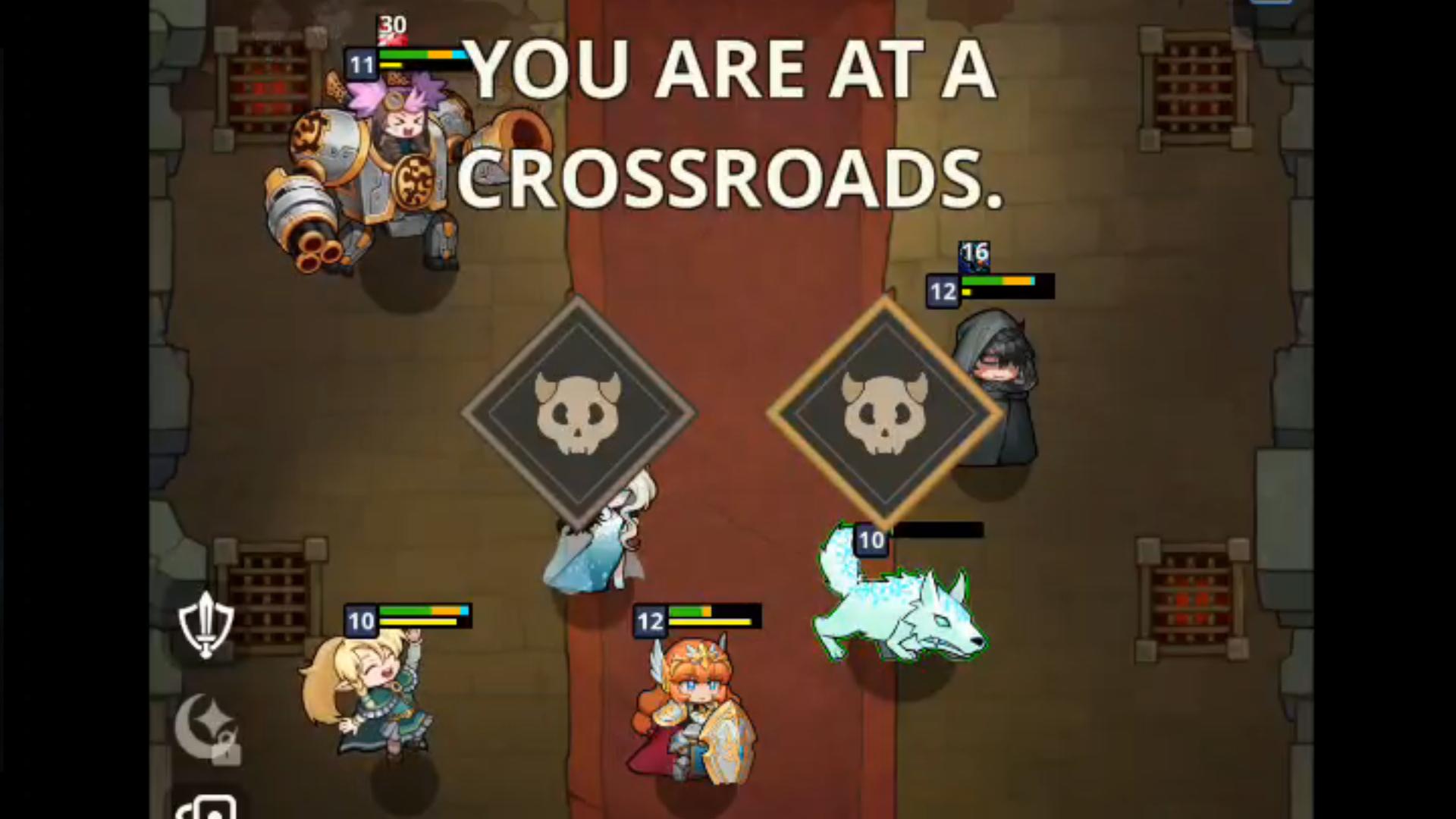Viewport: 1456px width, 819px height.
Task: Select the sword-and-shield combat icon
Action: point(206,623)
